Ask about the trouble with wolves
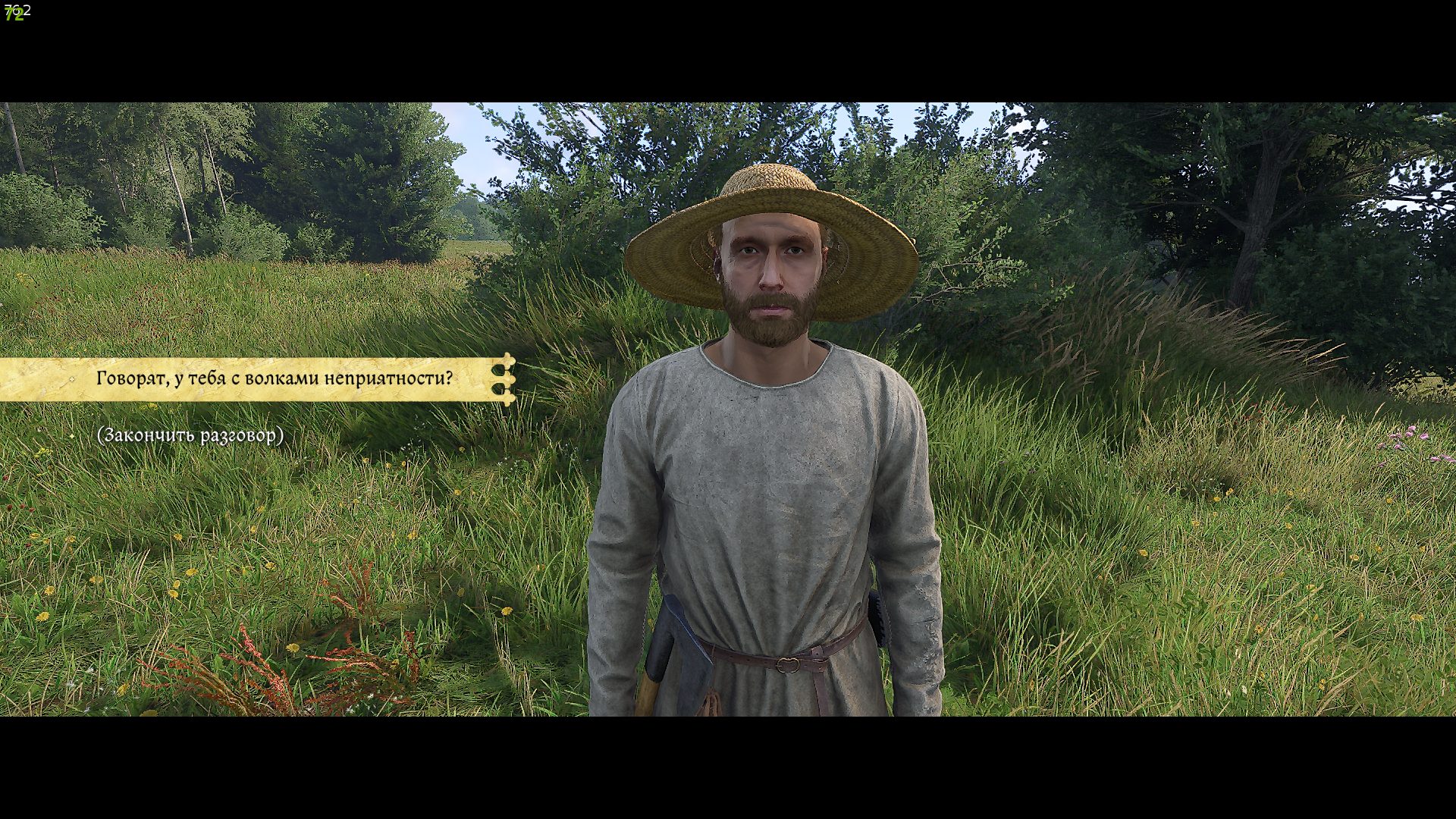This screenshot has width=1456, height=819. pos(274,378)
